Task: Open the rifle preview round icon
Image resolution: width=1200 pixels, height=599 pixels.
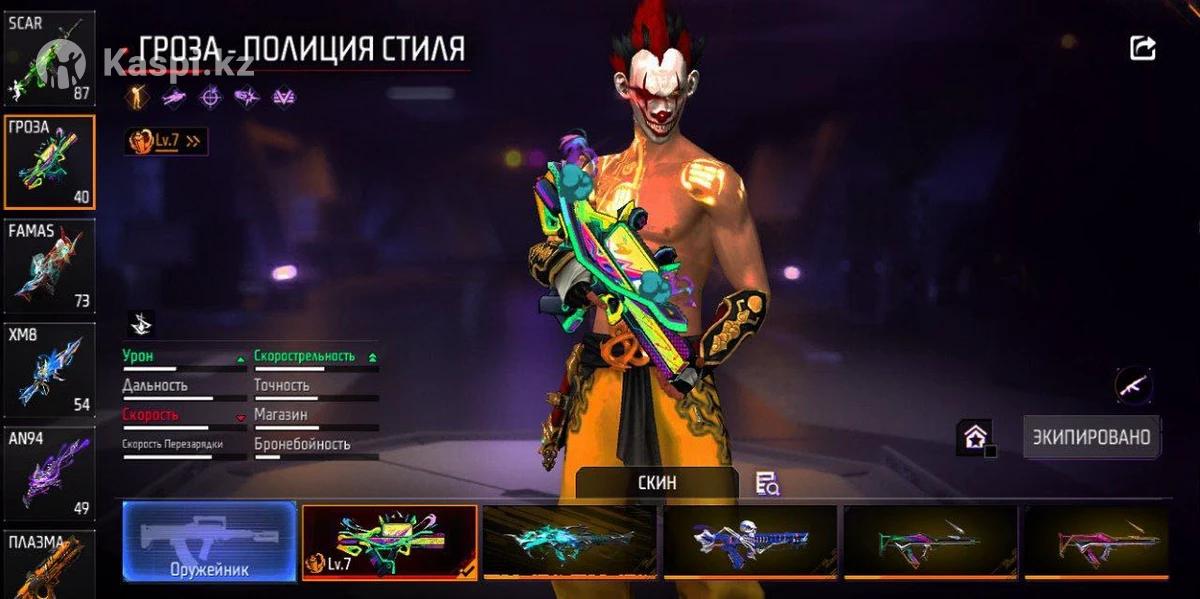Action: coord(1133,385)
